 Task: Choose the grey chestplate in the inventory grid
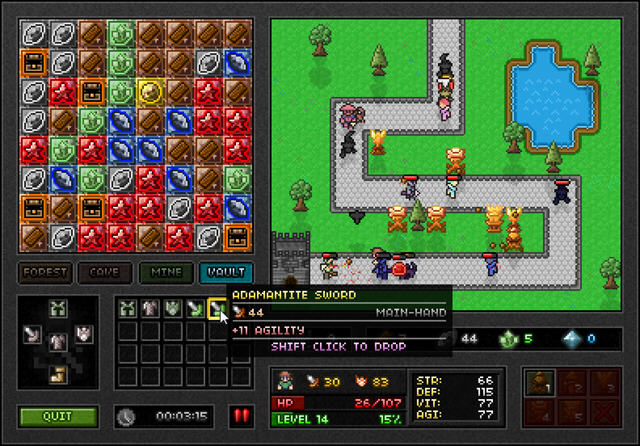click(x=149, y=308)
